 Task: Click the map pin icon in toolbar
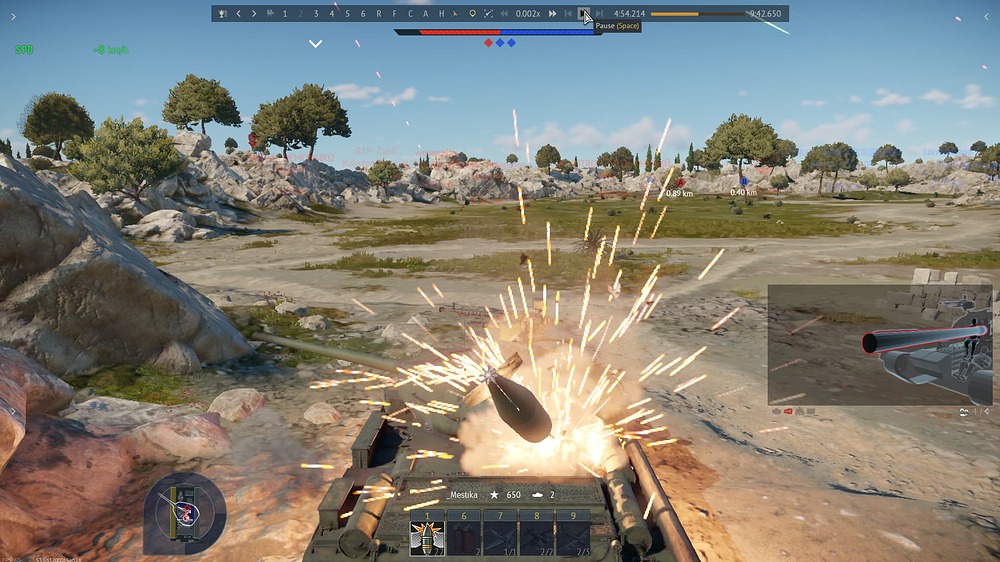472,14
